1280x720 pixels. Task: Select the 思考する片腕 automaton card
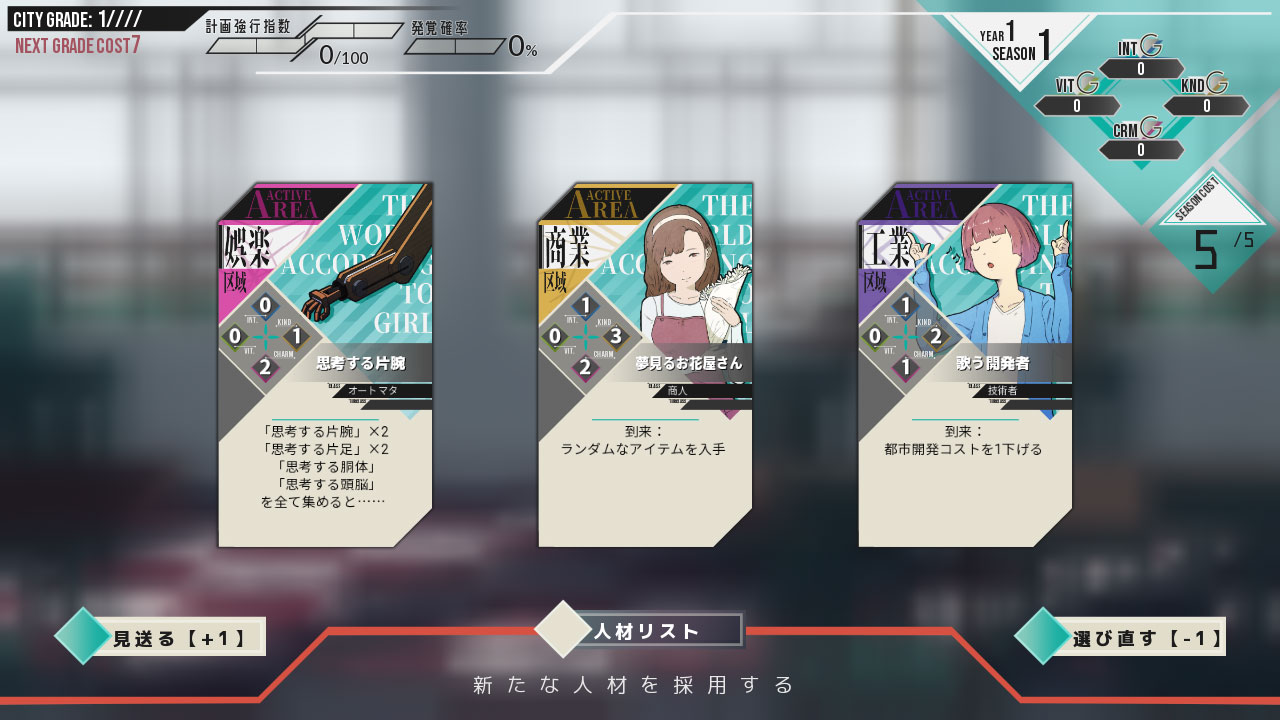tap(325, 365)
